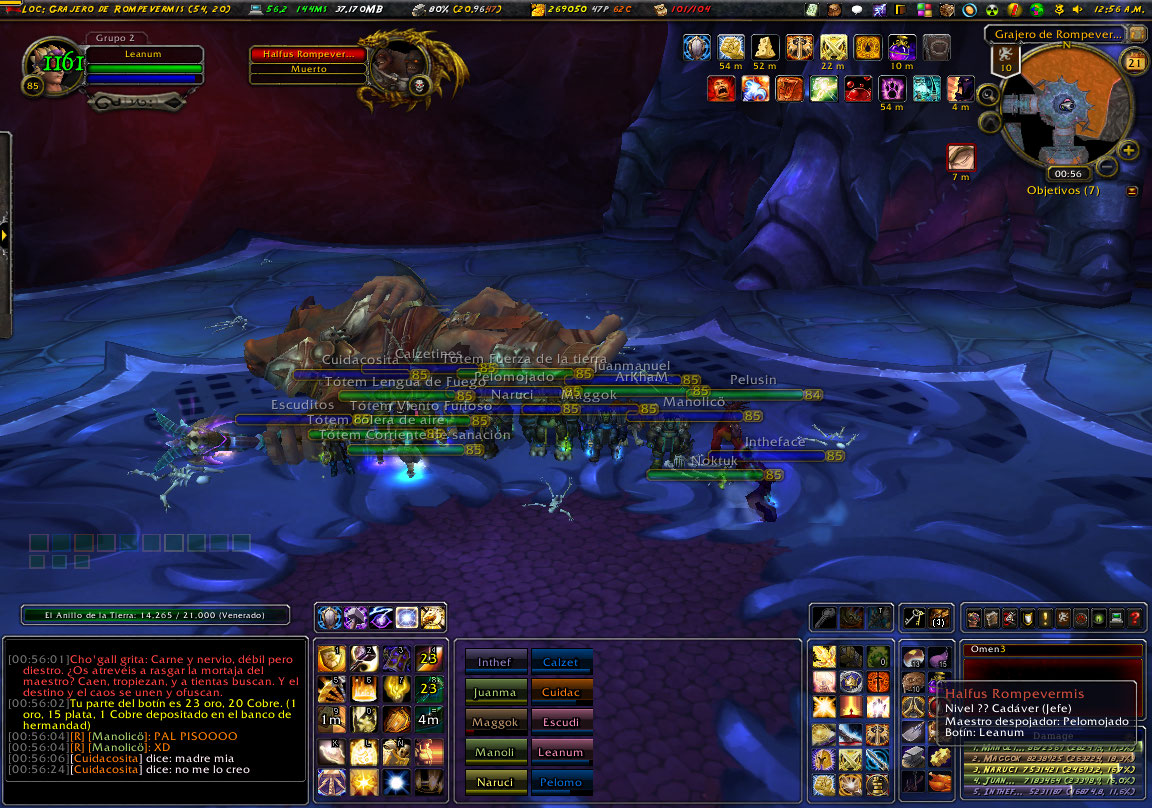Open the Omen3 threat meter title bar
The height and width of the screenshot is (808, 1152).
1051,650
